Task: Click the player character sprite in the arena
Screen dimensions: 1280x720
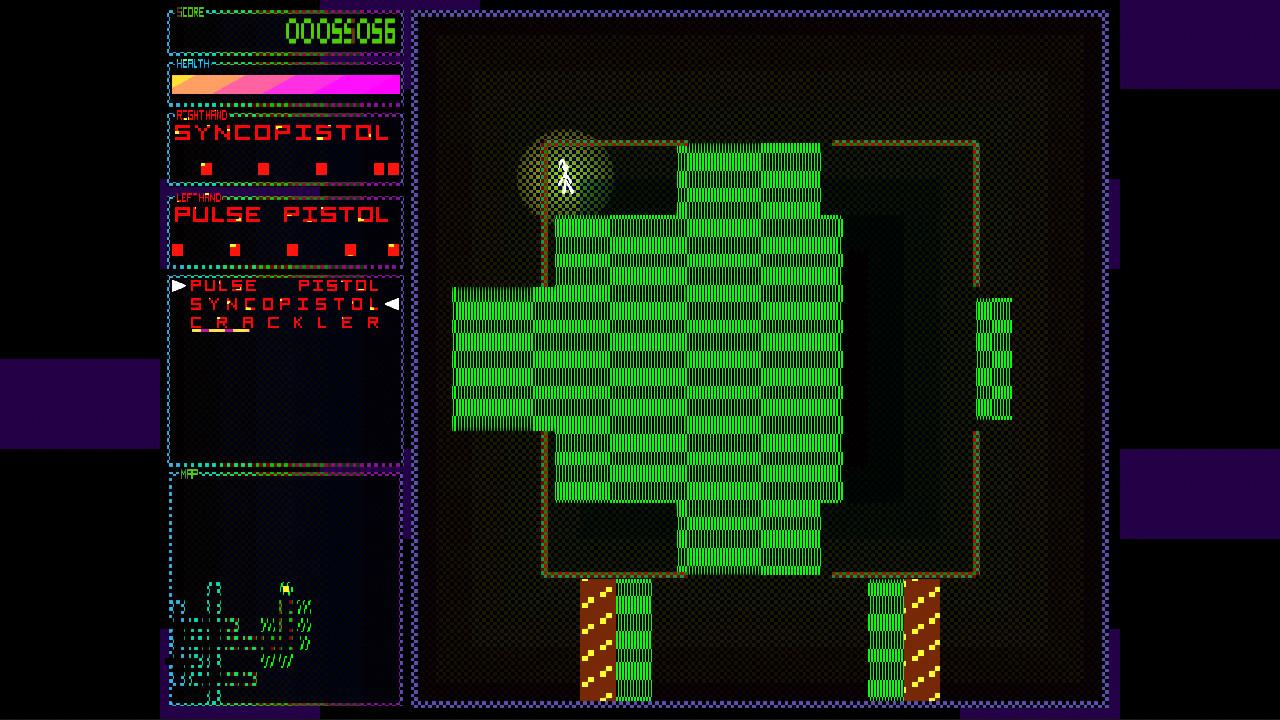Action: click(x=565, y=175)
